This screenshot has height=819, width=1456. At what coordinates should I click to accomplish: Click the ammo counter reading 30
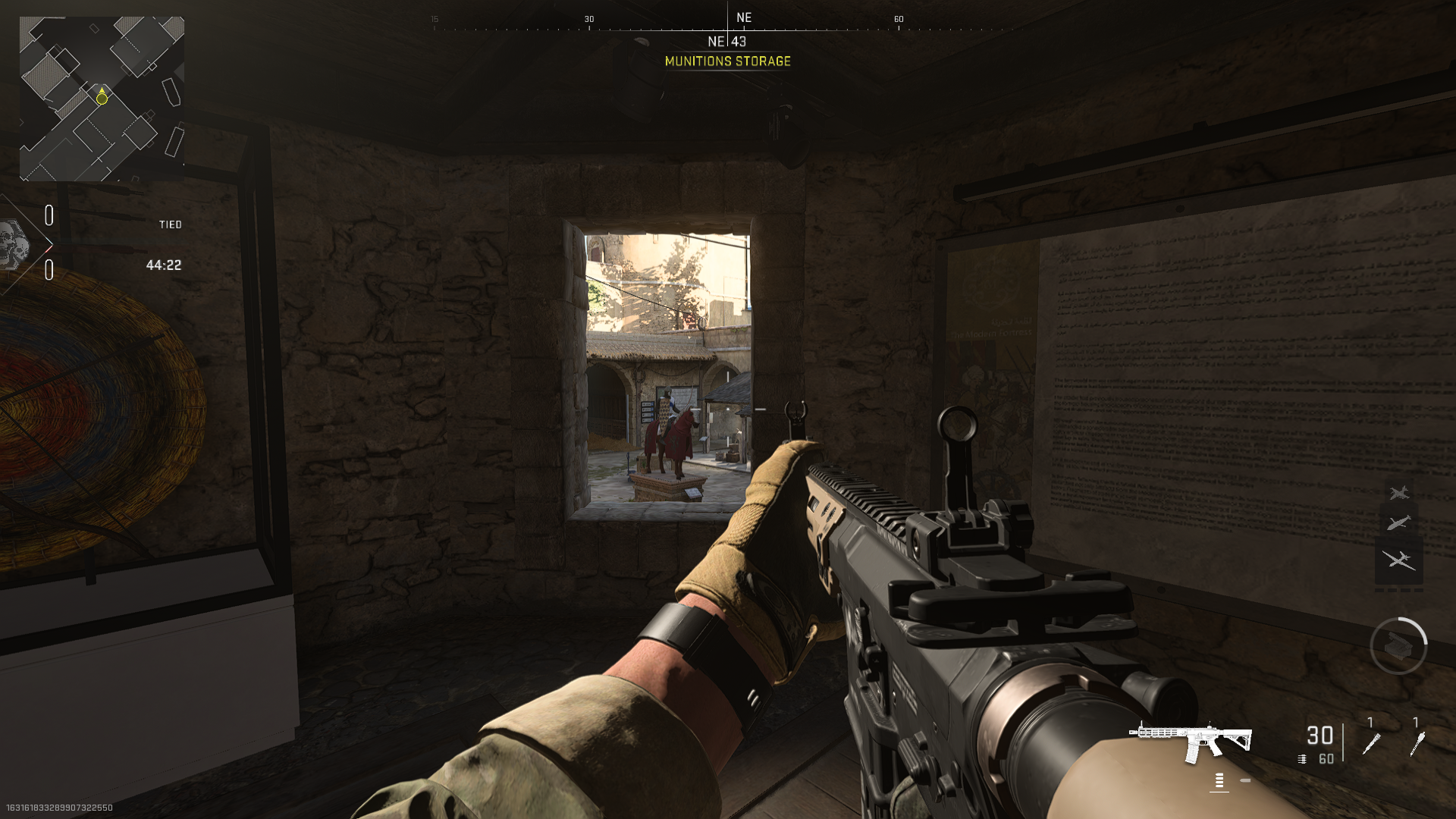point(1321,735)
